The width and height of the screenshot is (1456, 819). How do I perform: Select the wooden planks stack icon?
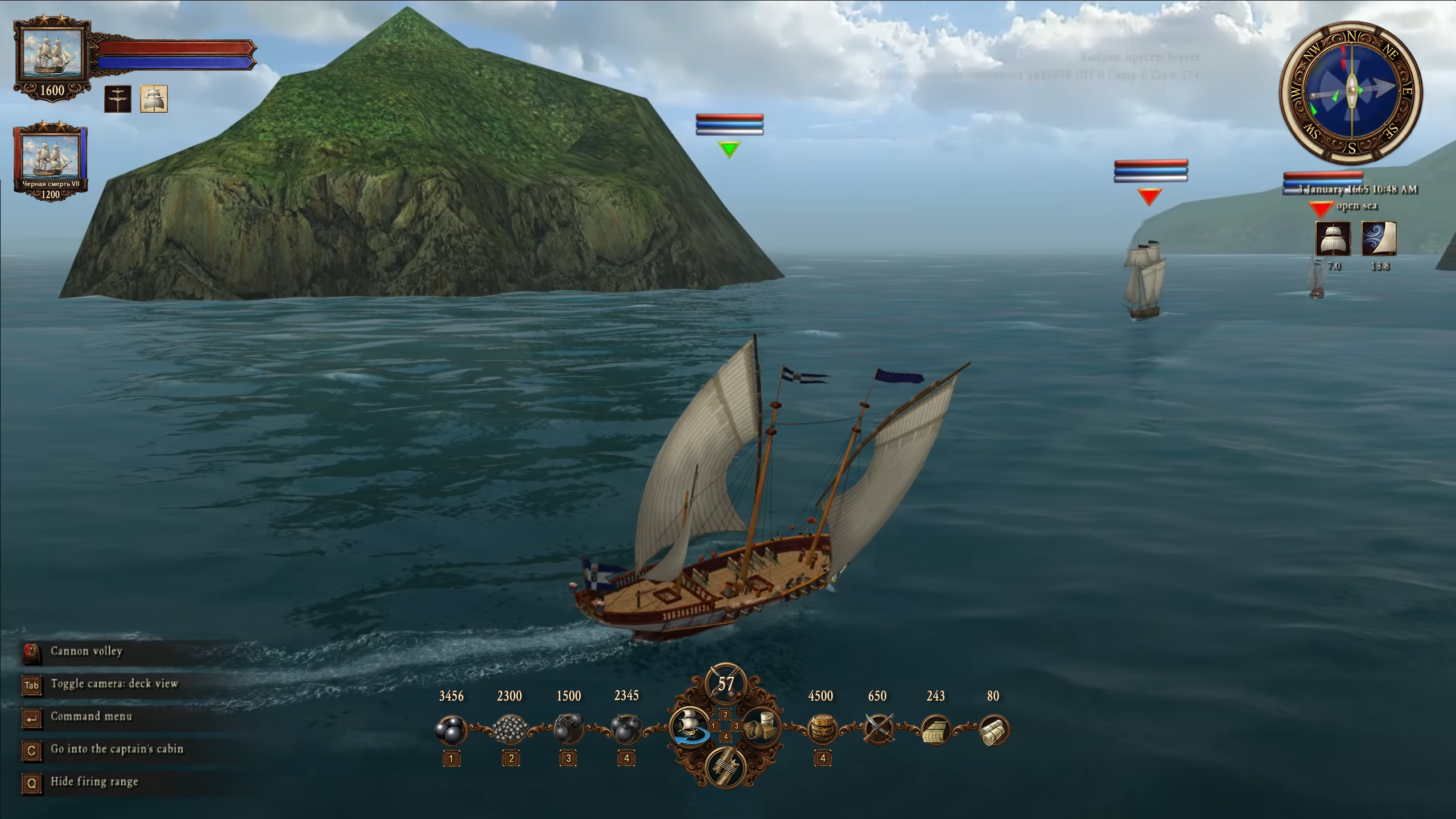[935, 730]
